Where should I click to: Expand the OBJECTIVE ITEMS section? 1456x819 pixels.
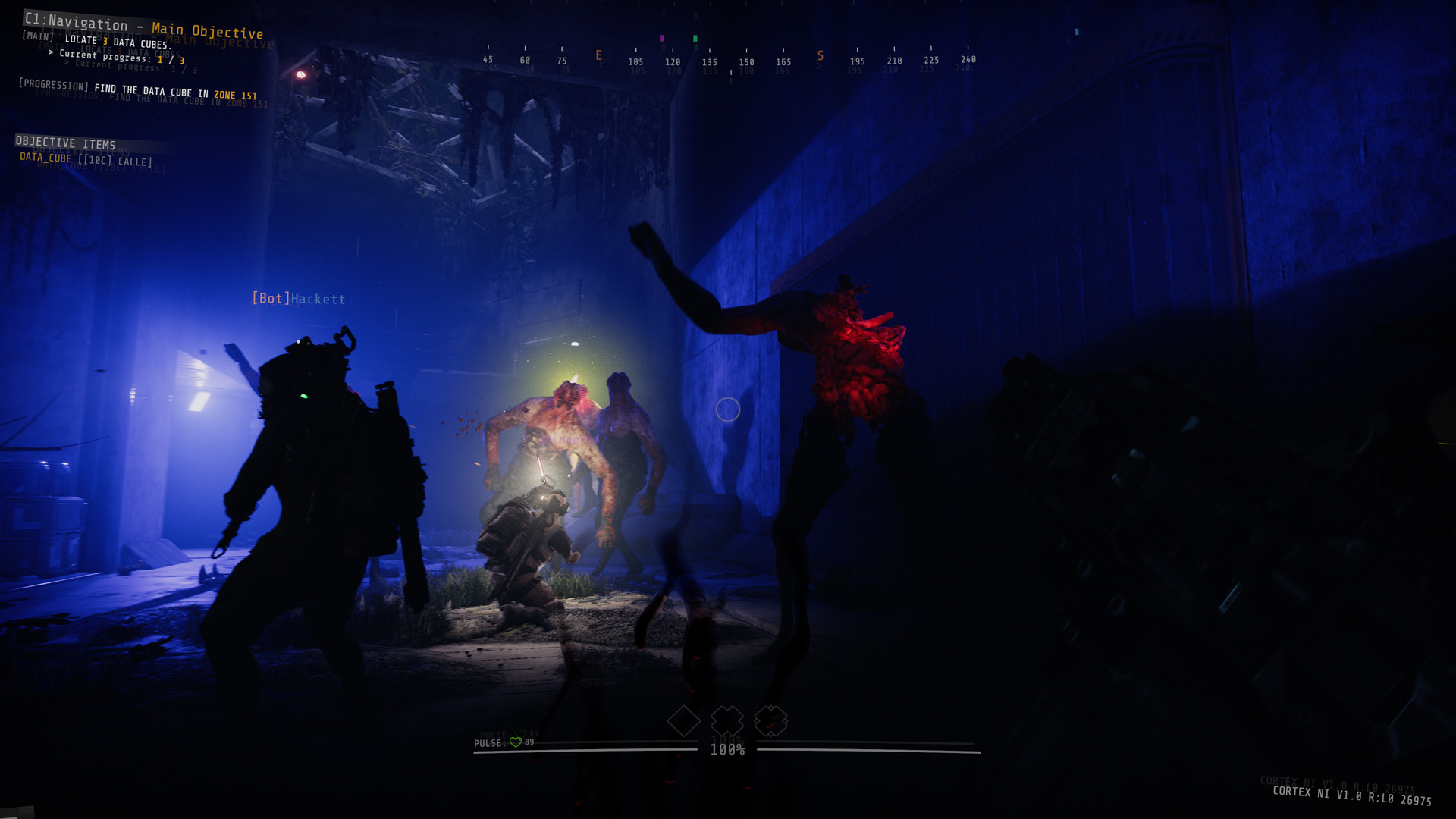[65, 143]
